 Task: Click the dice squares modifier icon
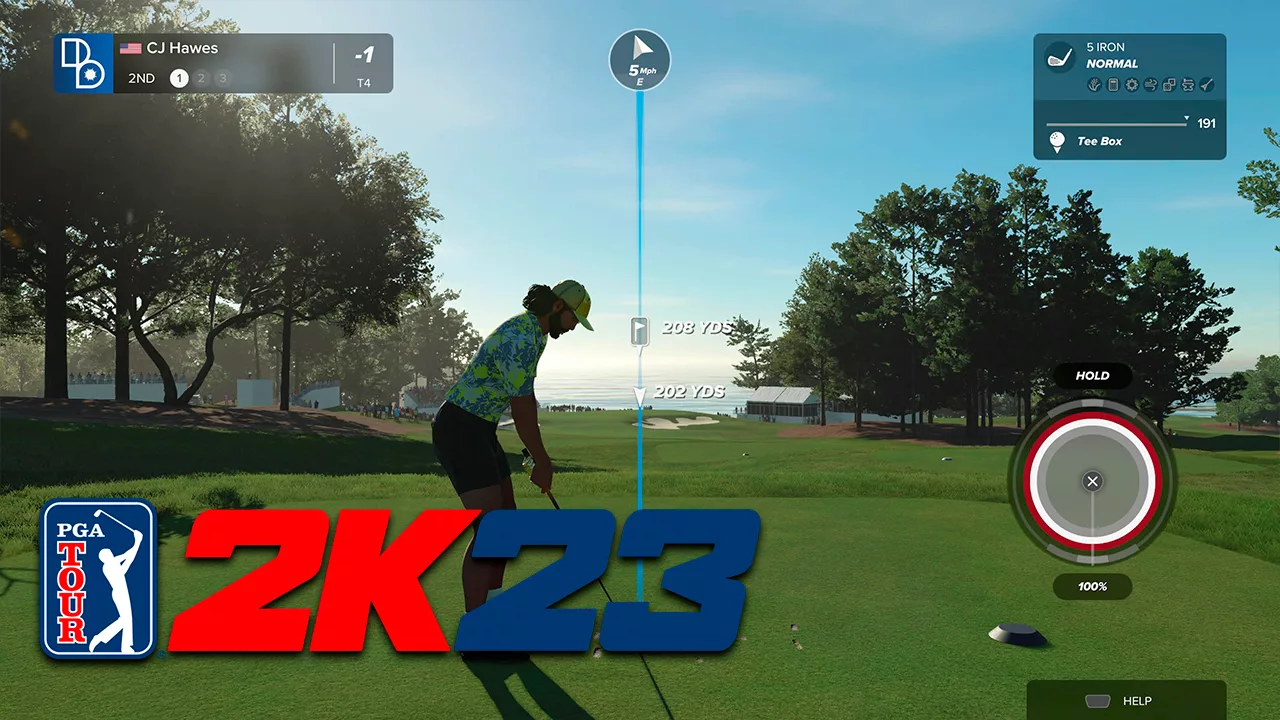pos(1169,86)
